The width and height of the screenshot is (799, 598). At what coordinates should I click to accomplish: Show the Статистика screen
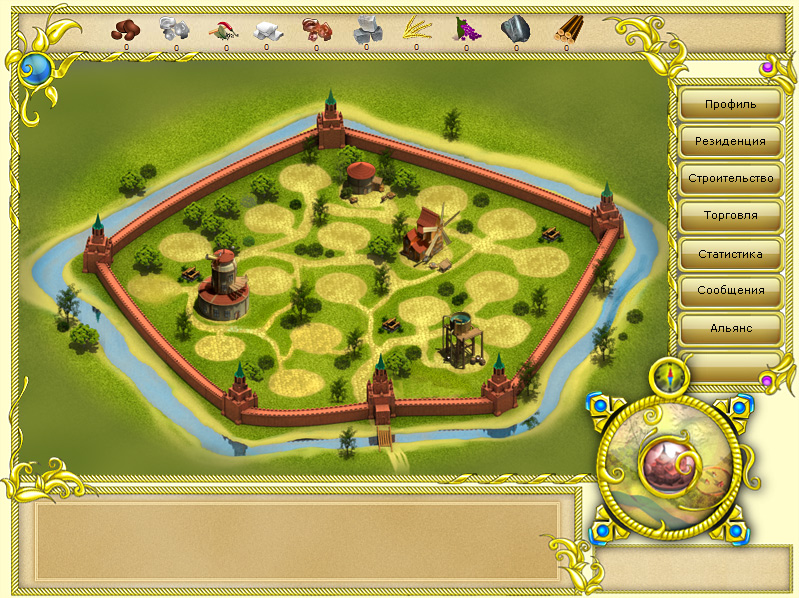[x=730, y=254]
